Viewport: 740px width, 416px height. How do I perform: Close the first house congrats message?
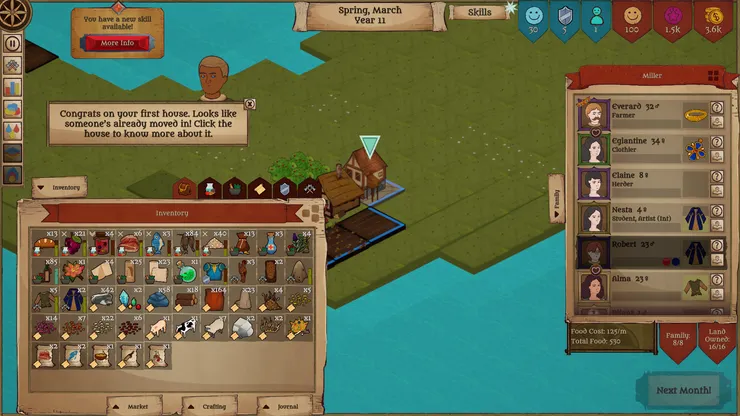(249, 104)
